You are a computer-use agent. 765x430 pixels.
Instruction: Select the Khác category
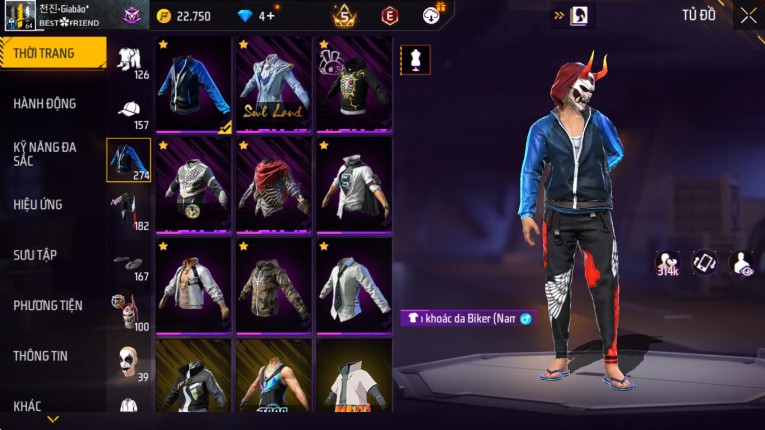point(27,405)
